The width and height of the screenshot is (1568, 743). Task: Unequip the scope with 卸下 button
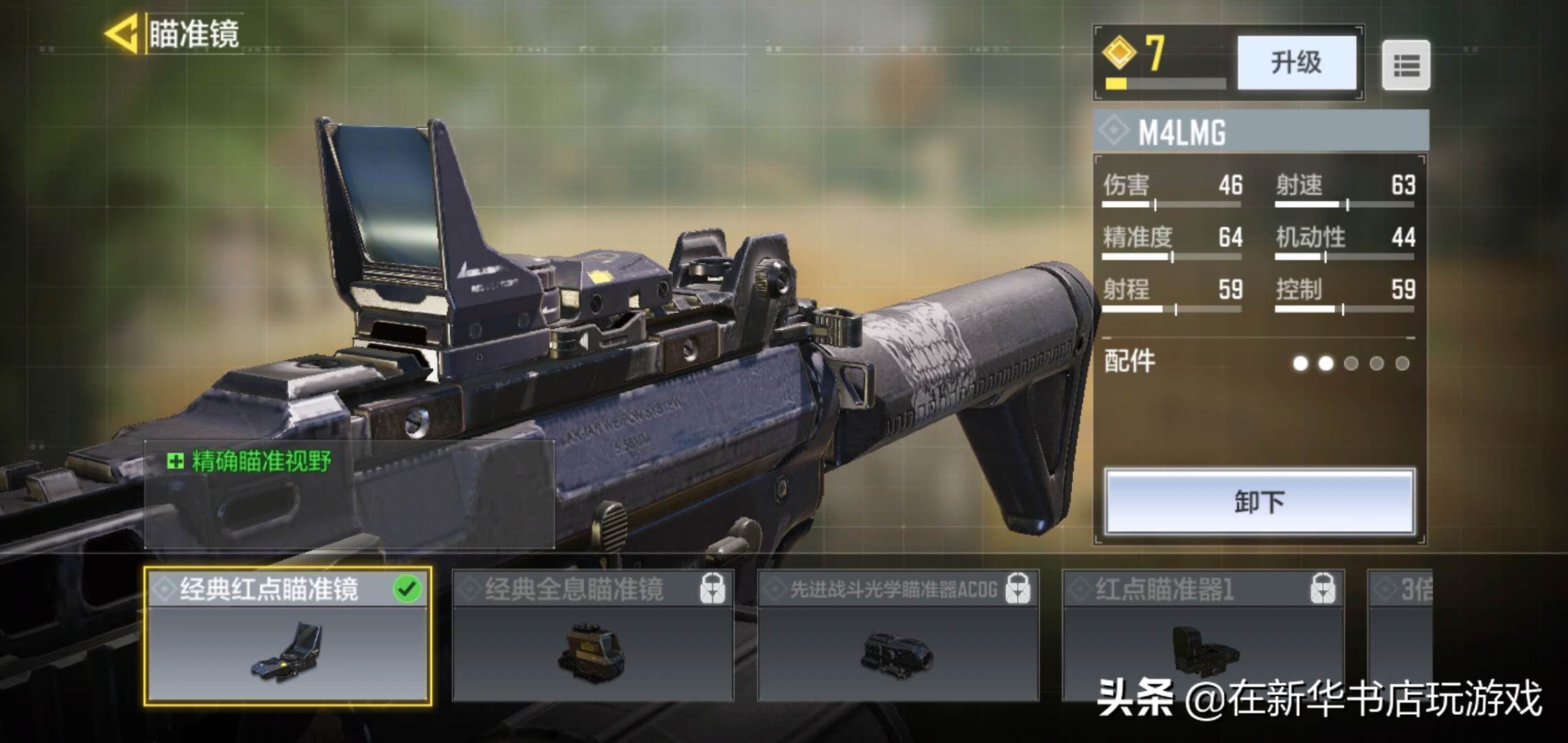click(1259, 502)
